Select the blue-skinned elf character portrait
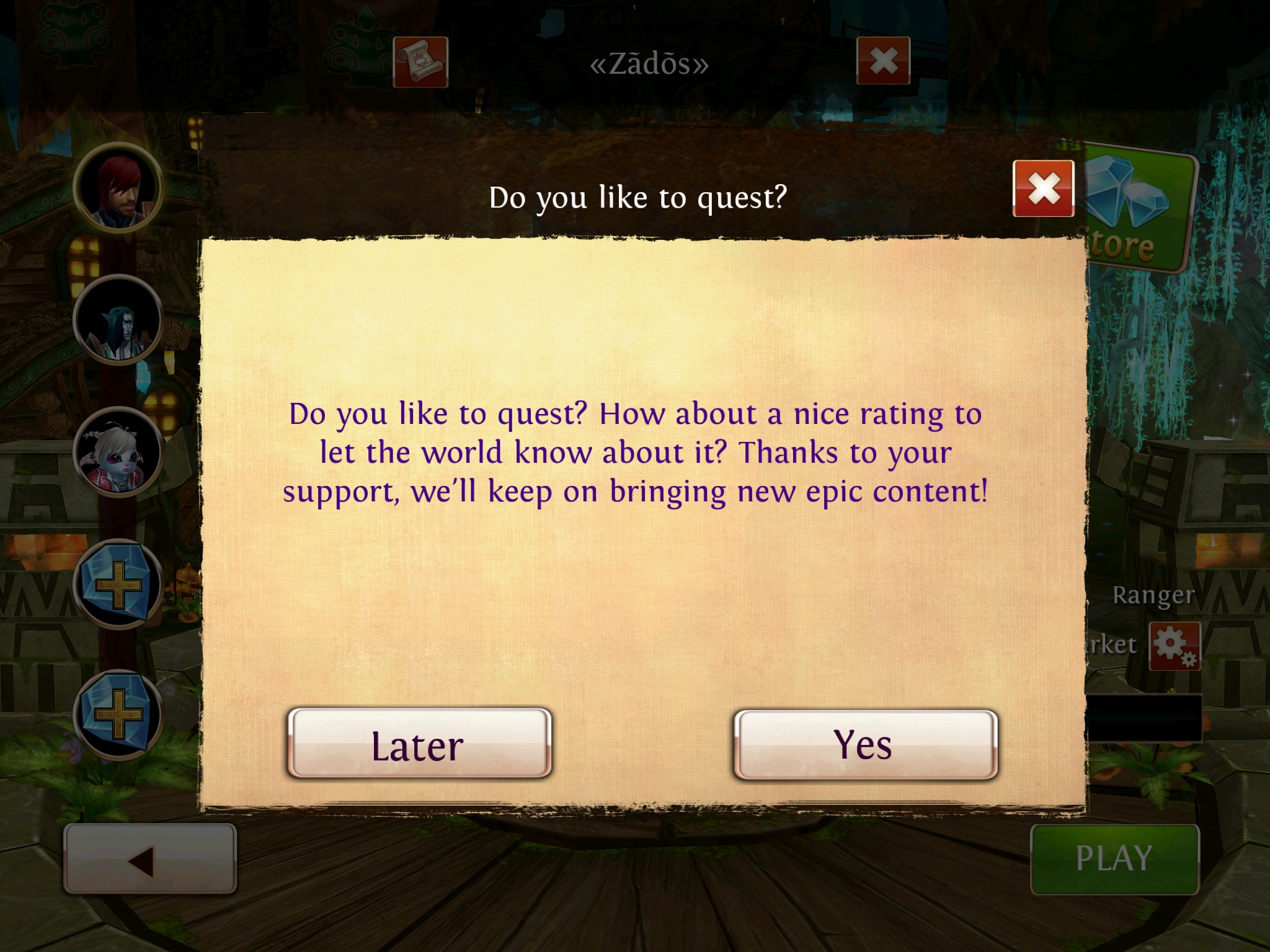 tap(118, 320)
